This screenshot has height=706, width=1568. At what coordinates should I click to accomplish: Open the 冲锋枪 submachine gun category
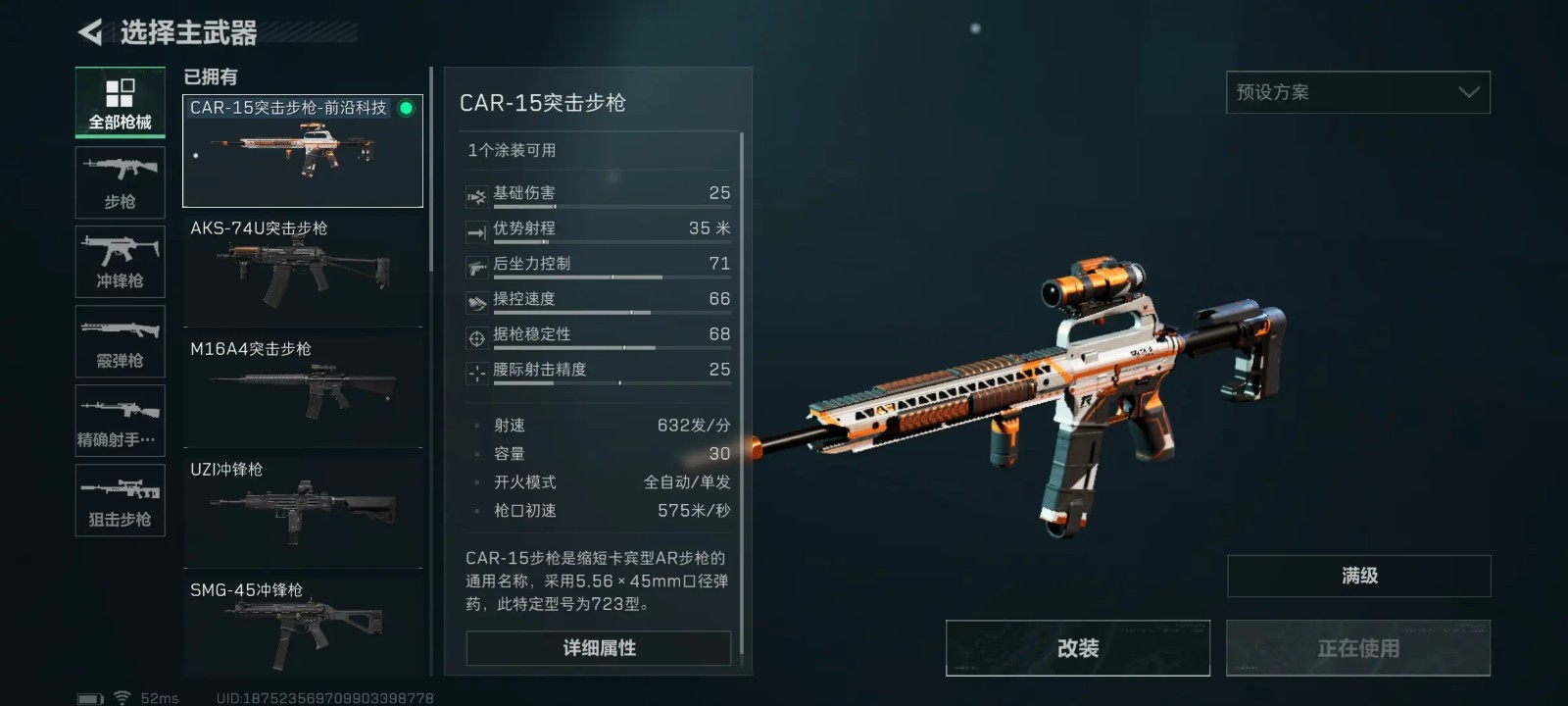click(x=120, y=262)
